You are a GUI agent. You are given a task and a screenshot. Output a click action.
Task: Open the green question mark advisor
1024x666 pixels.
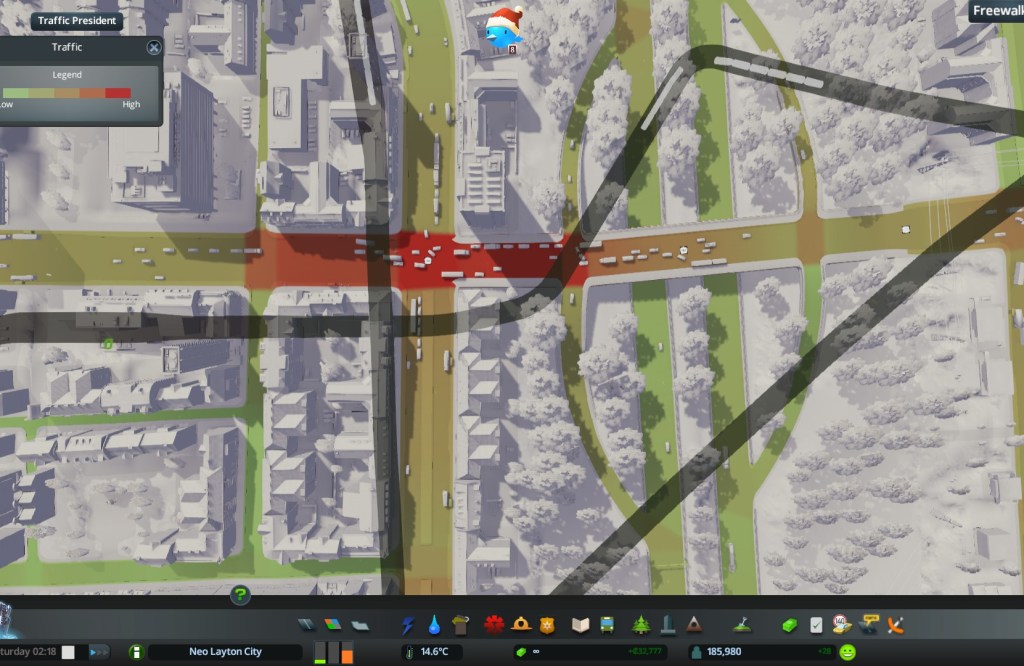point(240,595)
